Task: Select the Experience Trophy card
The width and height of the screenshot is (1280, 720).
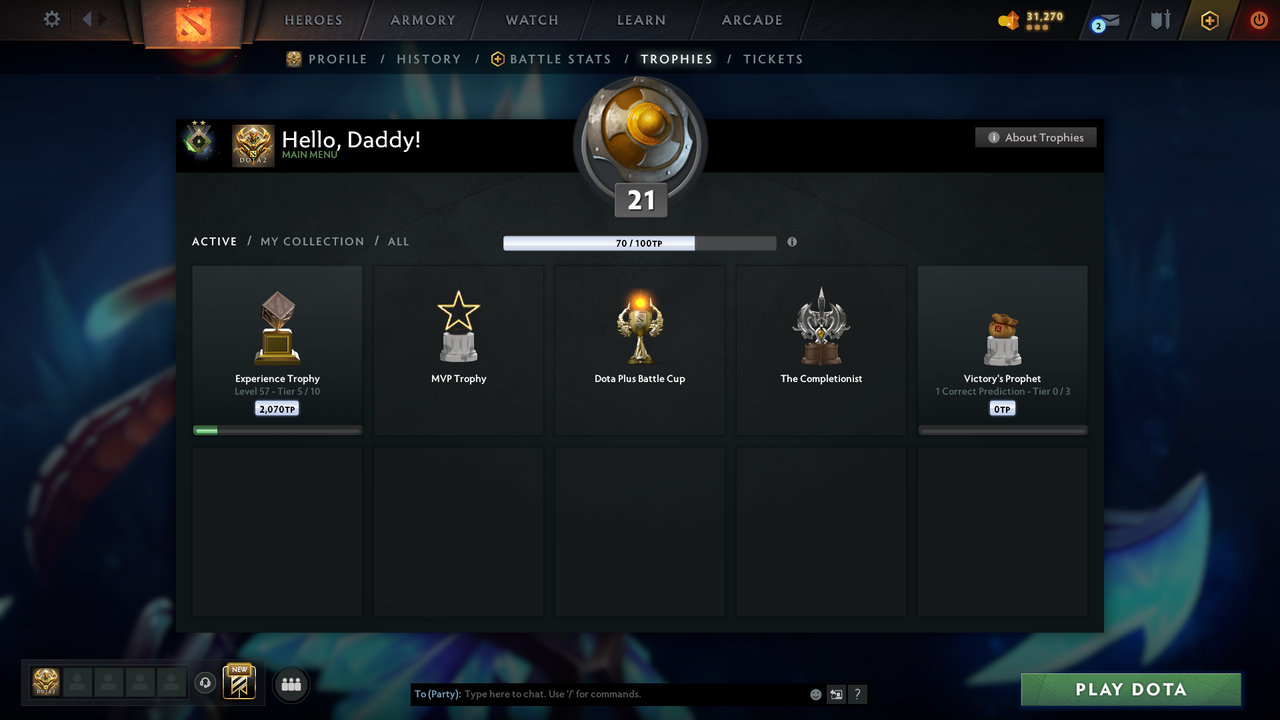Action: tap(277, 348)
